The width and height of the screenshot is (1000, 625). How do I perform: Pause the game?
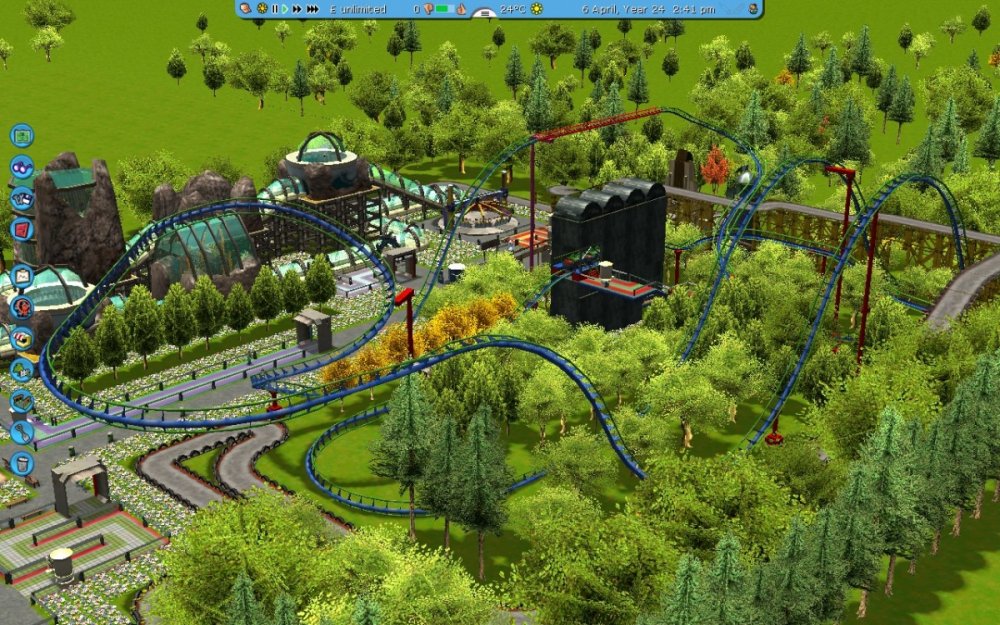(x=275, y=9)
